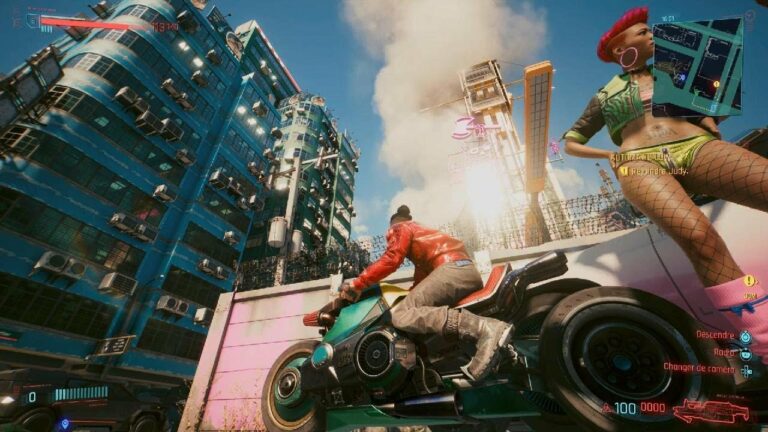
Task: Select the yellow quest marker on the minimap
Action: (715, 84)
